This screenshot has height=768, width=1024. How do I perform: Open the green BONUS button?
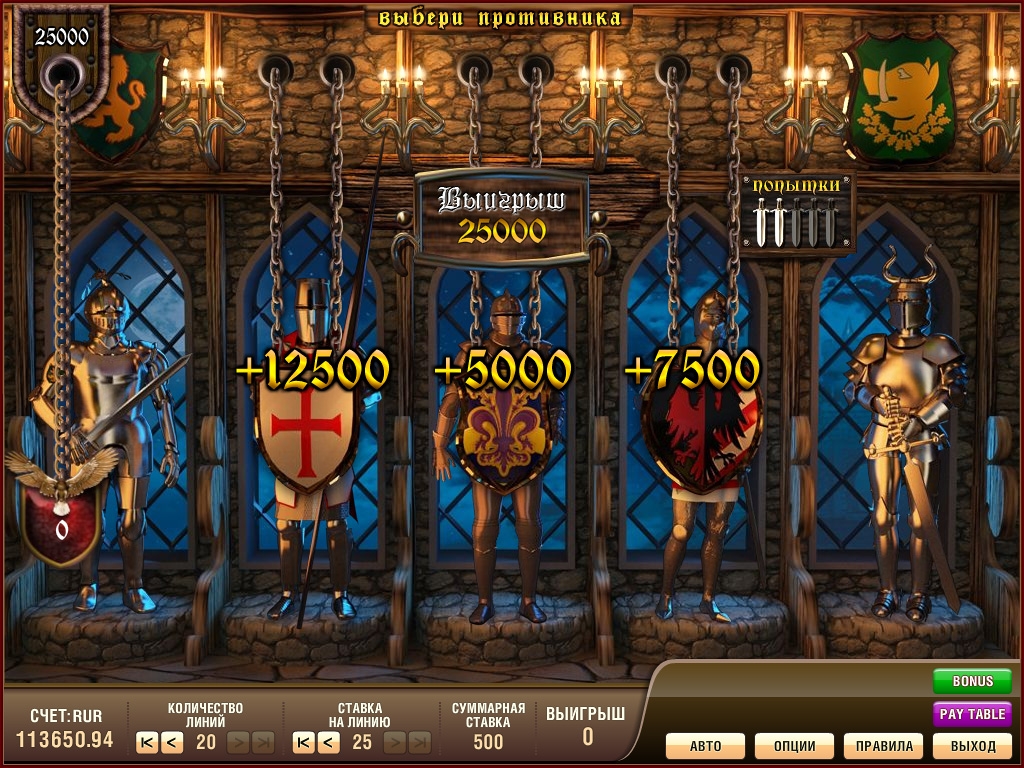pyautogui.click(x=972, y=681)
